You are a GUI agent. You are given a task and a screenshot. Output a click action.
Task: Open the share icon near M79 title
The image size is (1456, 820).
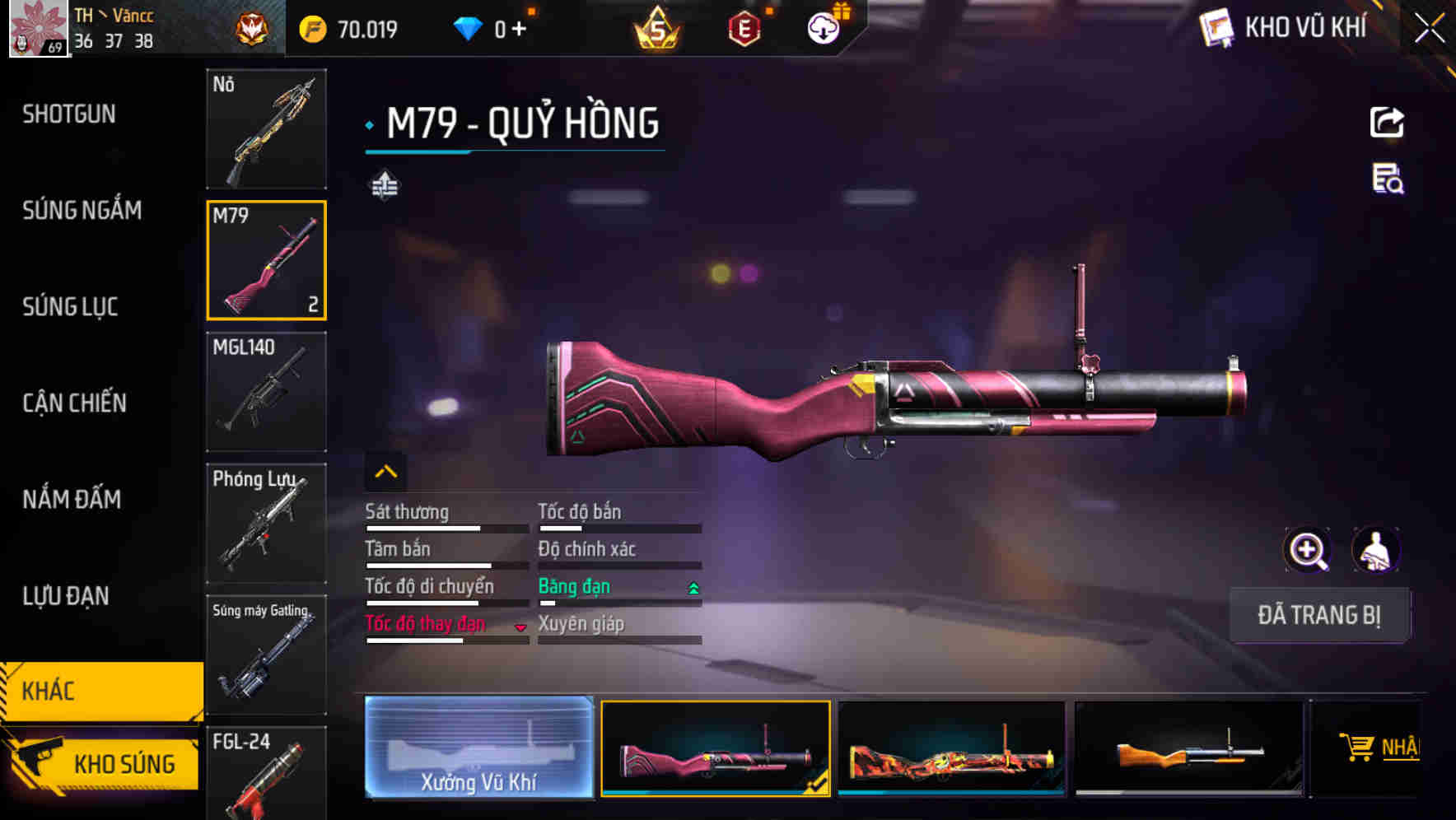(x=1388, y=122)
